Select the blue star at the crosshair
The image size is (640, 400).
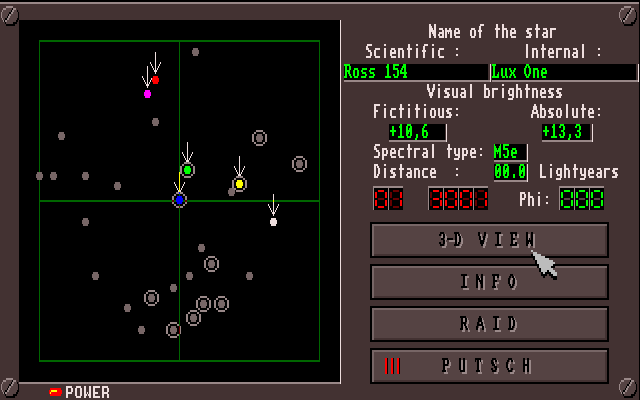point(179,200)
